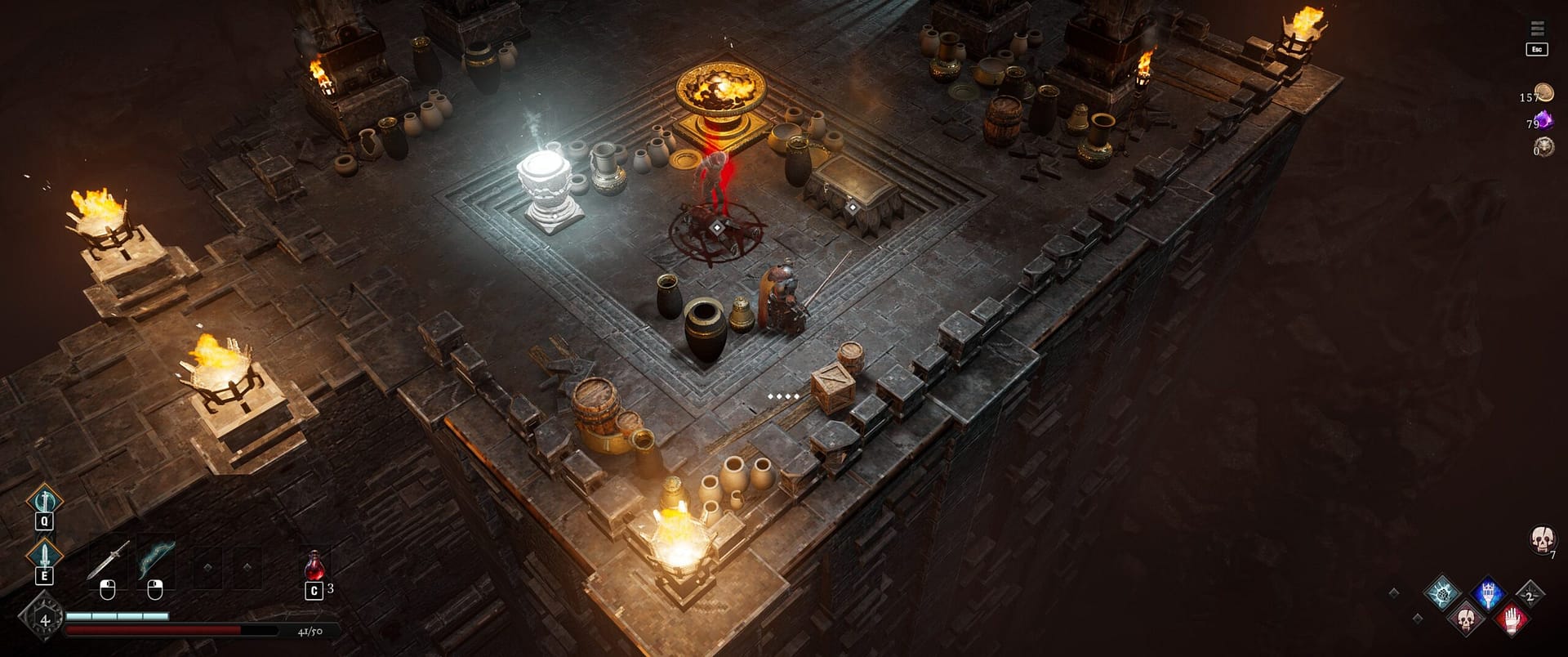
Task: Click the teal shattered-orb skill icon
Action: pos(1442,592)
